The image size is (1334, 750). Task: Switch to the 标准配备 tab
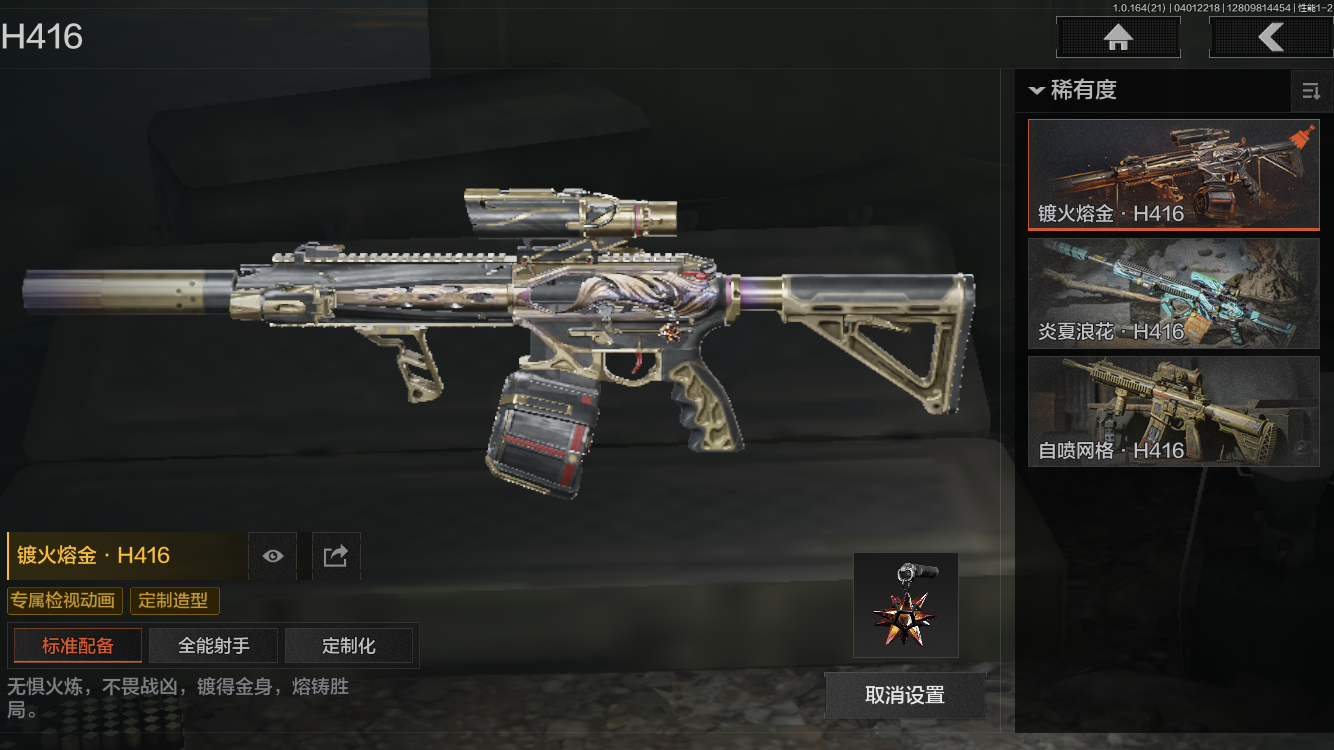click(78, 646)
